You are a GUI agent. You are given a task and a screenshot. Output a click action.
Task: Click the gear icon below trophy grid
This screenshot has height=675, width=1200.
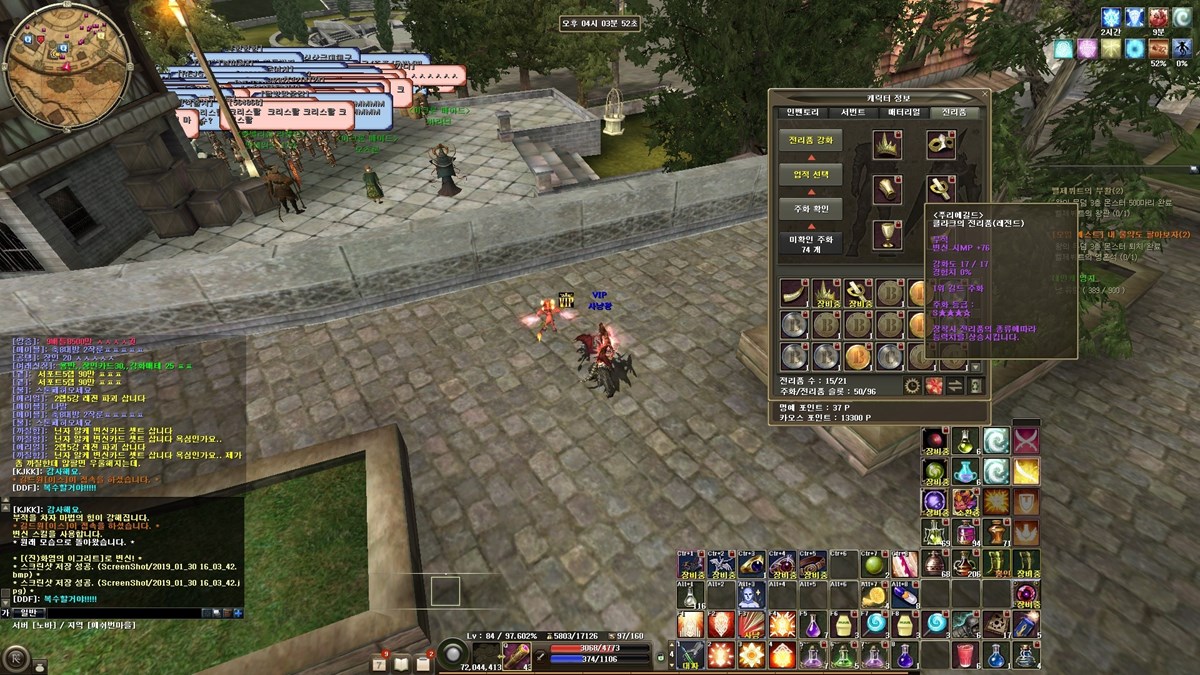(x=912, y=385)
